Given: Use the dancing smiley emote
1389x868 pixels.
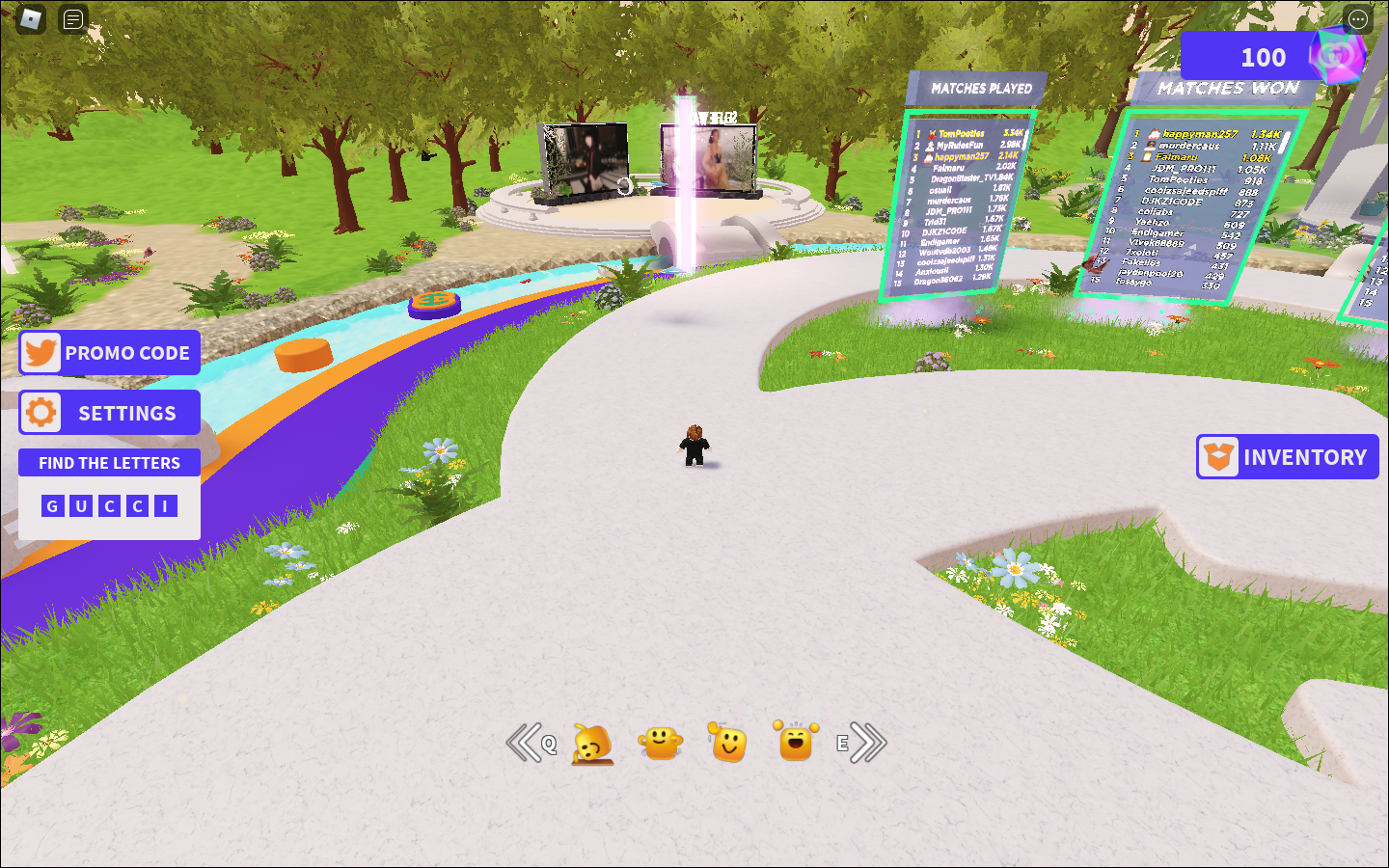Looking at the screenshot, I should tap(661, 743).
